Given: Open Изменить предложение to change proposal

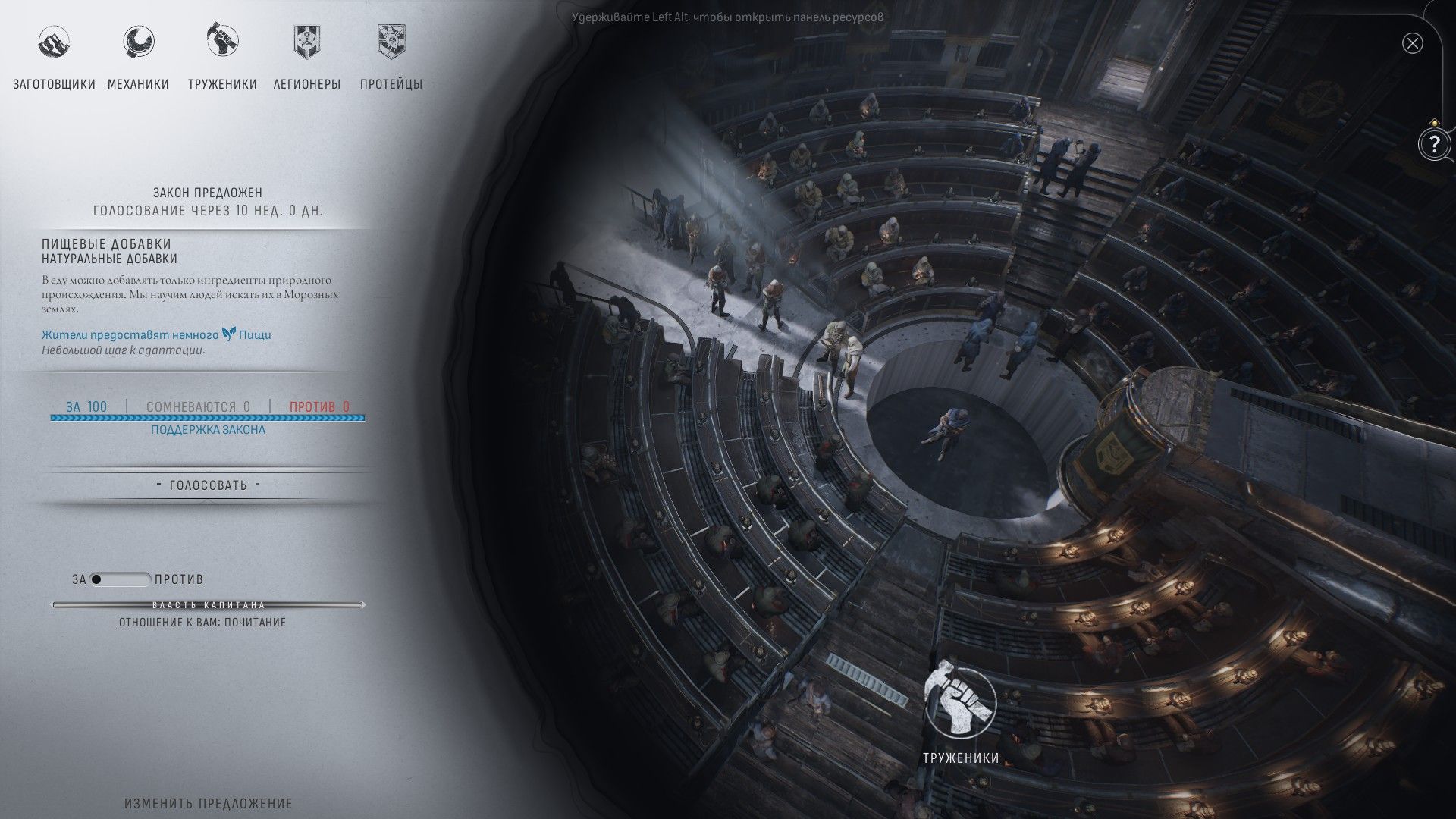Looking at the screenshot, I should pyautogui.click(x=208, y=803).
